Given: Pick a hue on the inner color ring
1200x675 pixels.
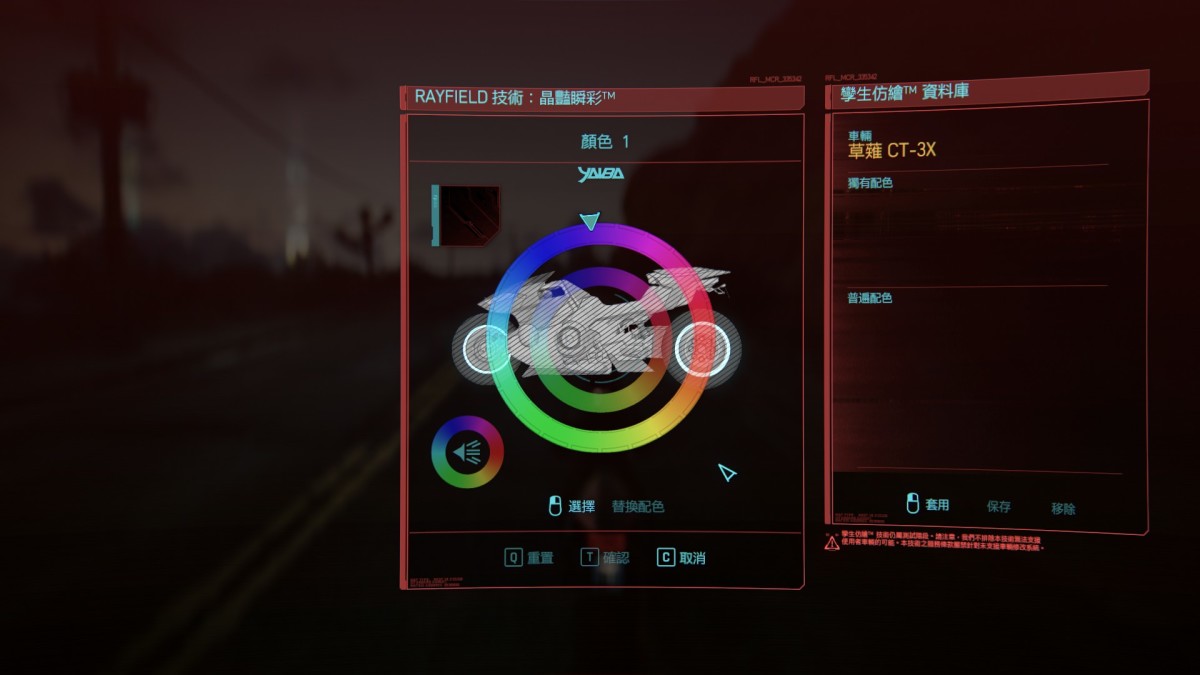Looking at the screenshot, I should click(600, 403).
